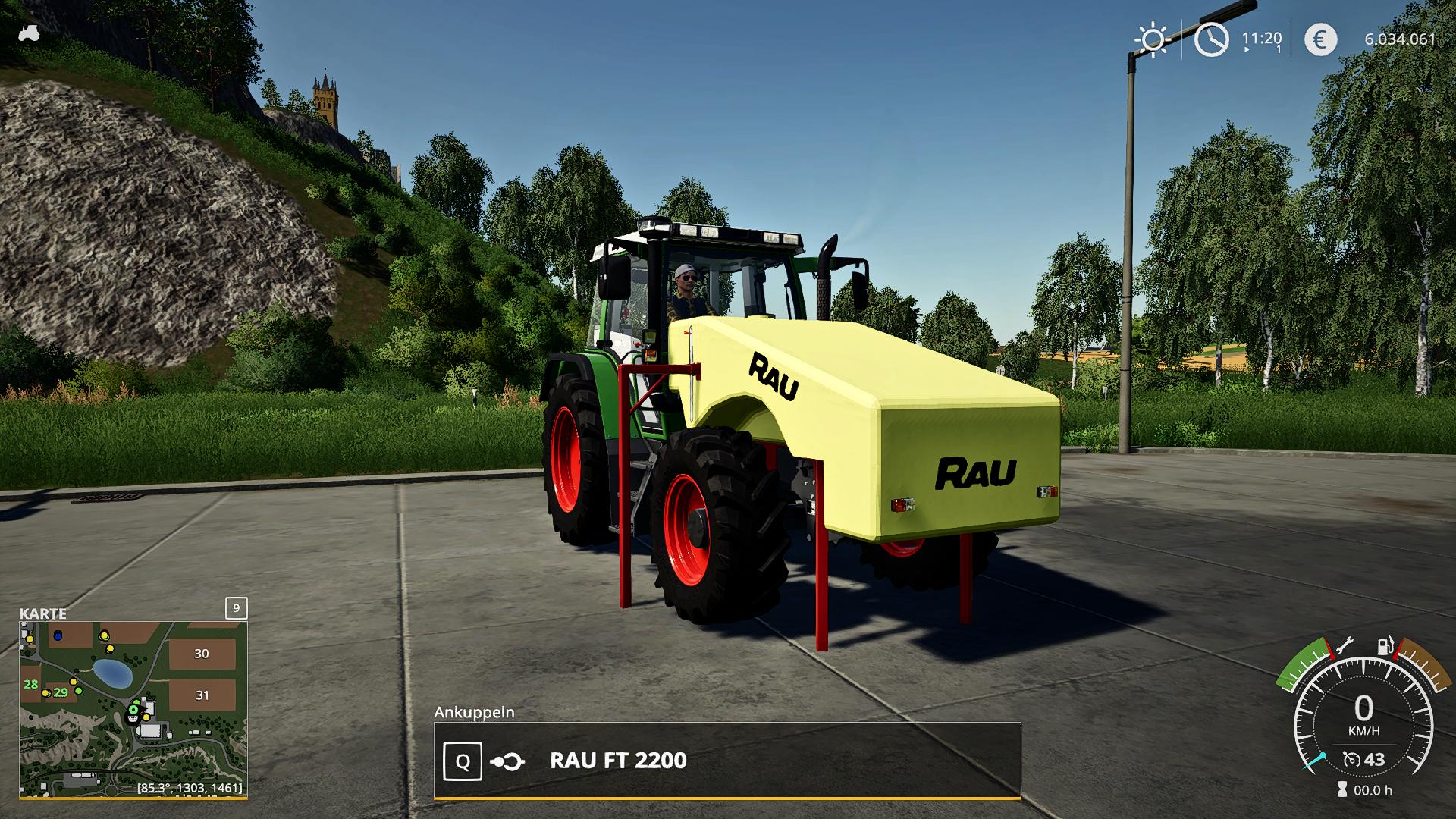Image resolution: width=1456 pixels, height=819 pixels.
Task: Click the clock time icon
Action: (x=1211, y=39)
